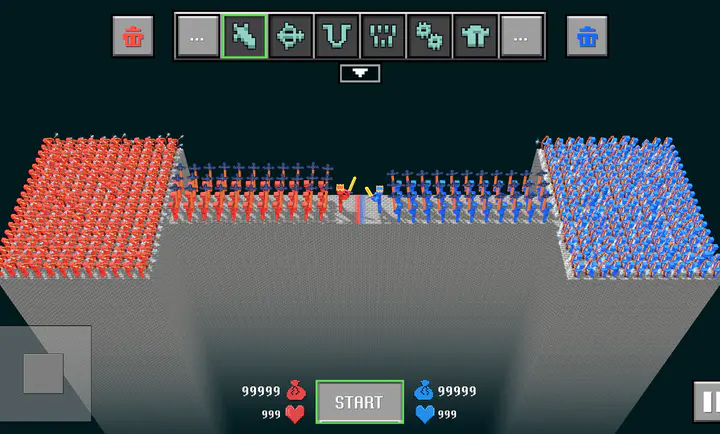Select the armor shirt category icon
Screen dimensions: 720x434
click(x=475, y=37)
